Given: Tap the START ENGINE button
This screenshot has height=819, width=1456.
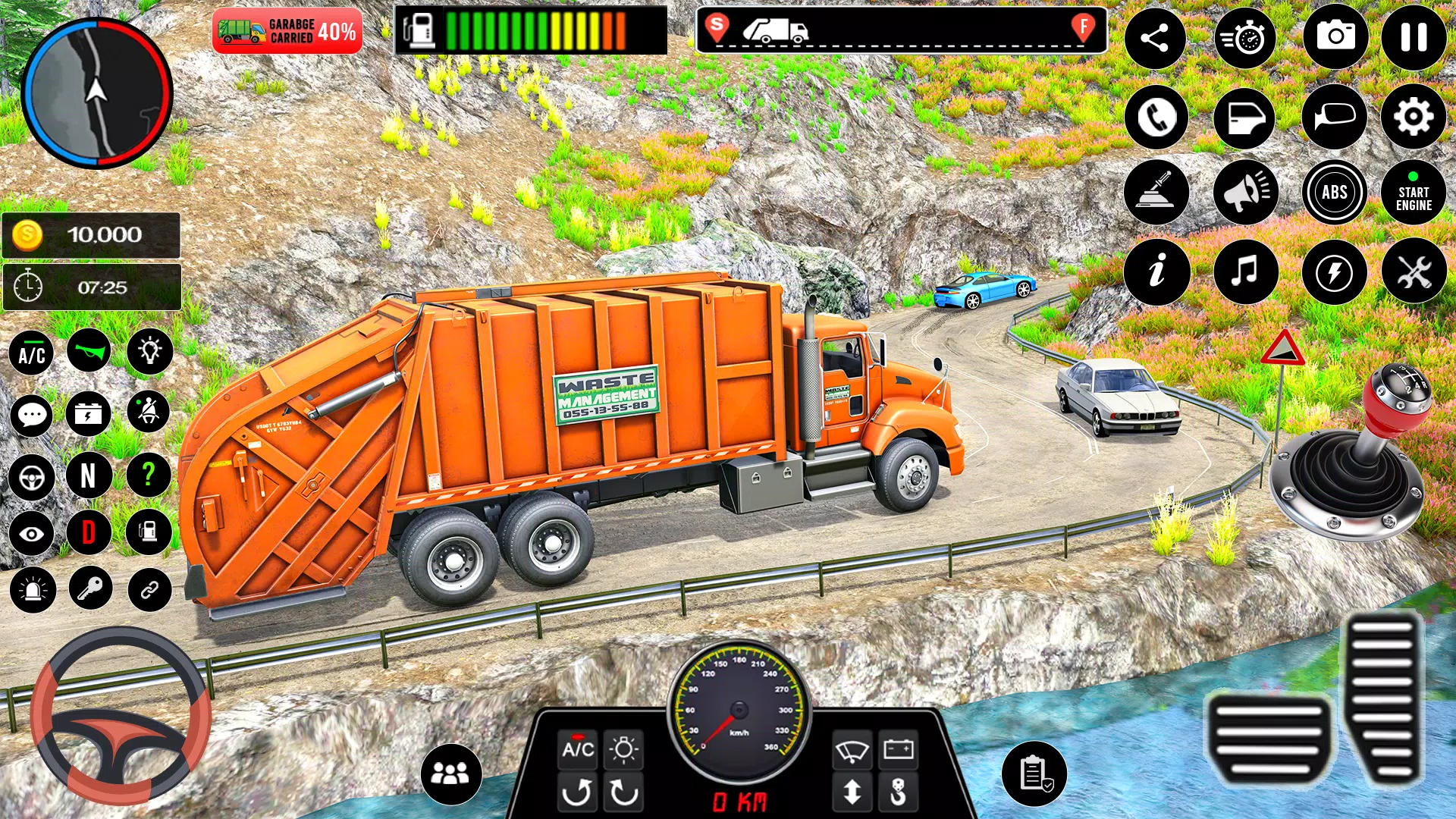Looking at the screenshot, I should click(1414, 193).
